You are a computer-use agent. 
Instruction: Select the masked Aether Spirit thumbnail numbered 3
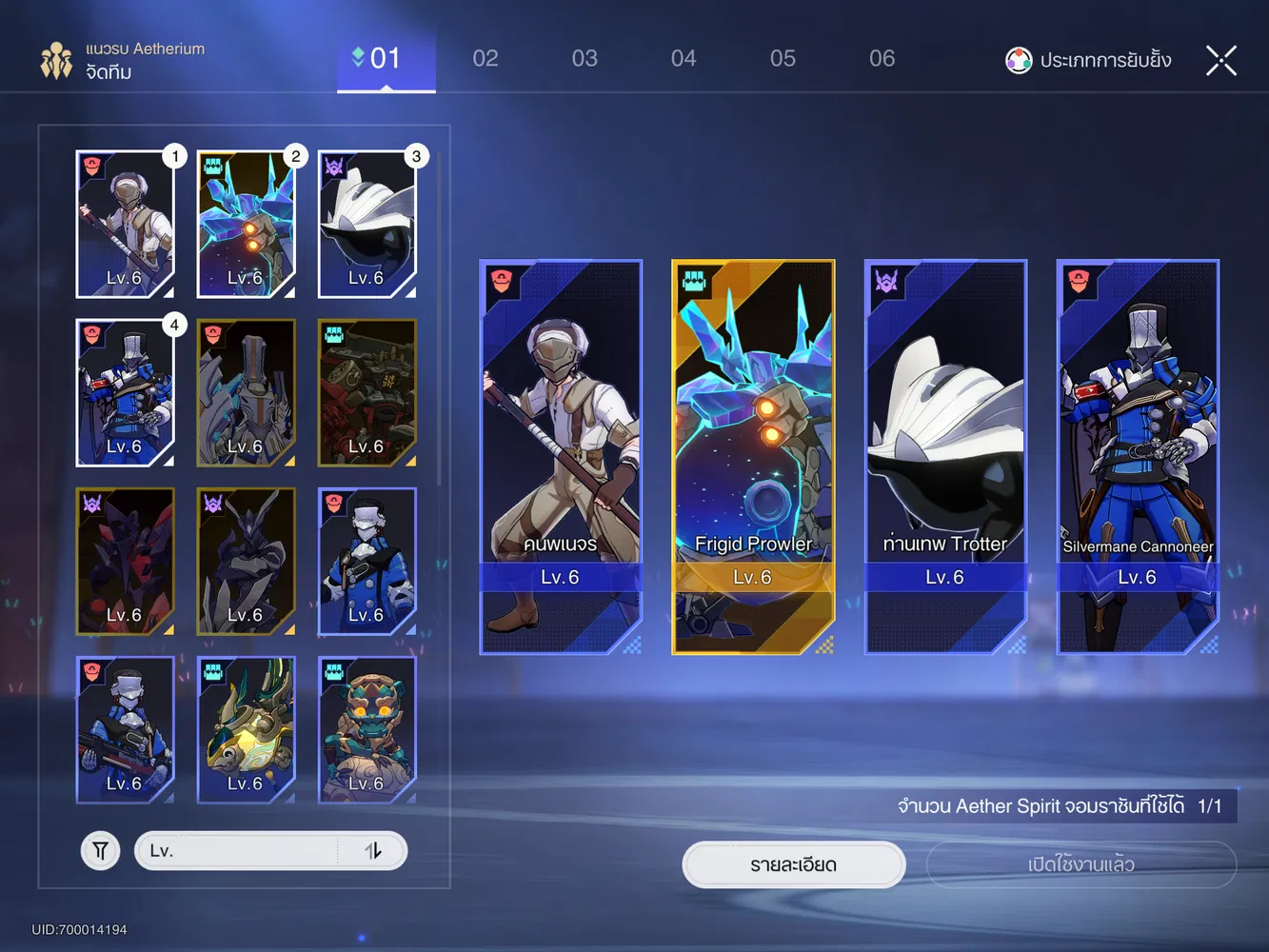pos(367,224)
